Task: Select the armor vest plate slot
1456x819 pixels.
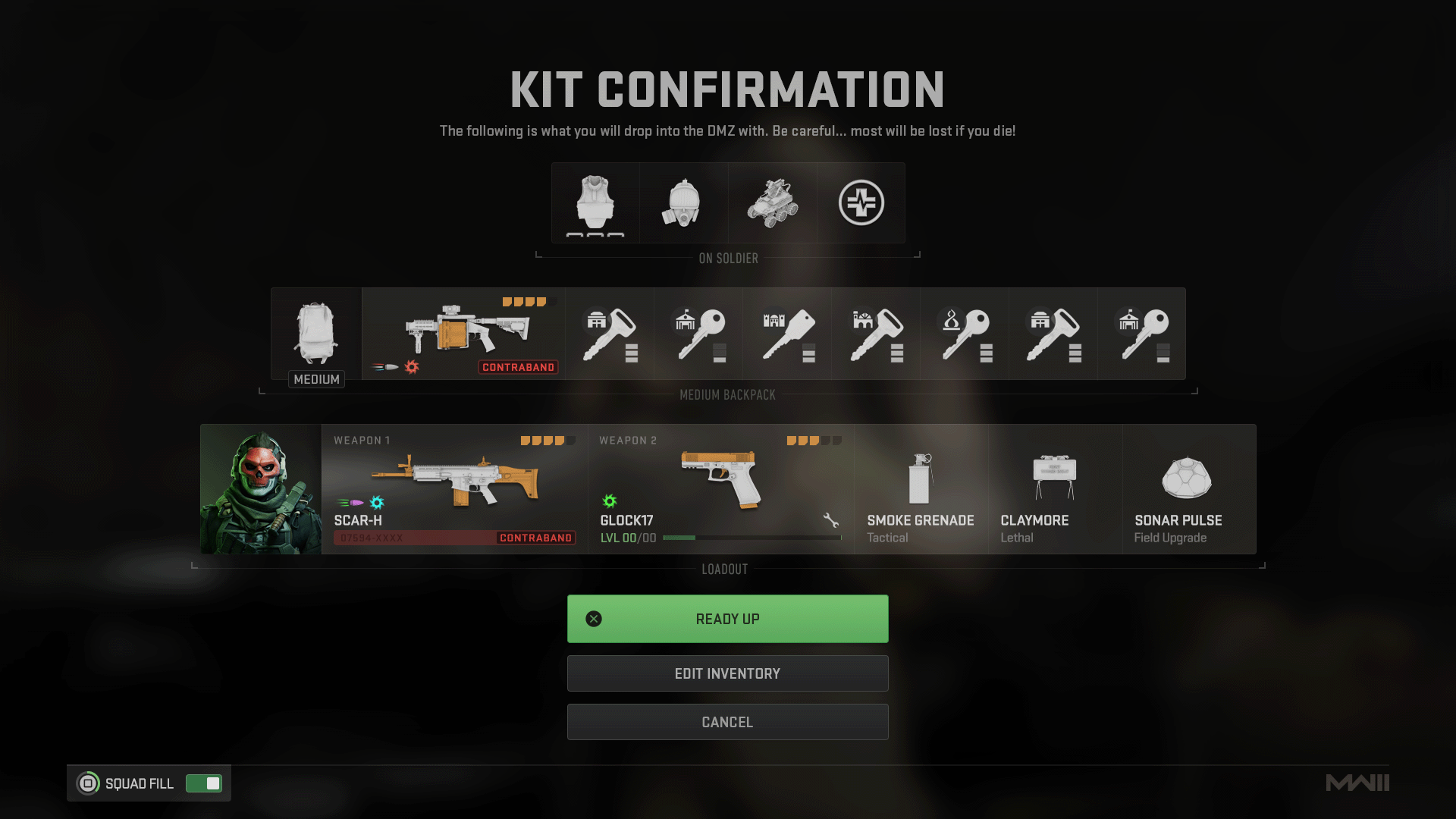Action: tap(595, 202)
